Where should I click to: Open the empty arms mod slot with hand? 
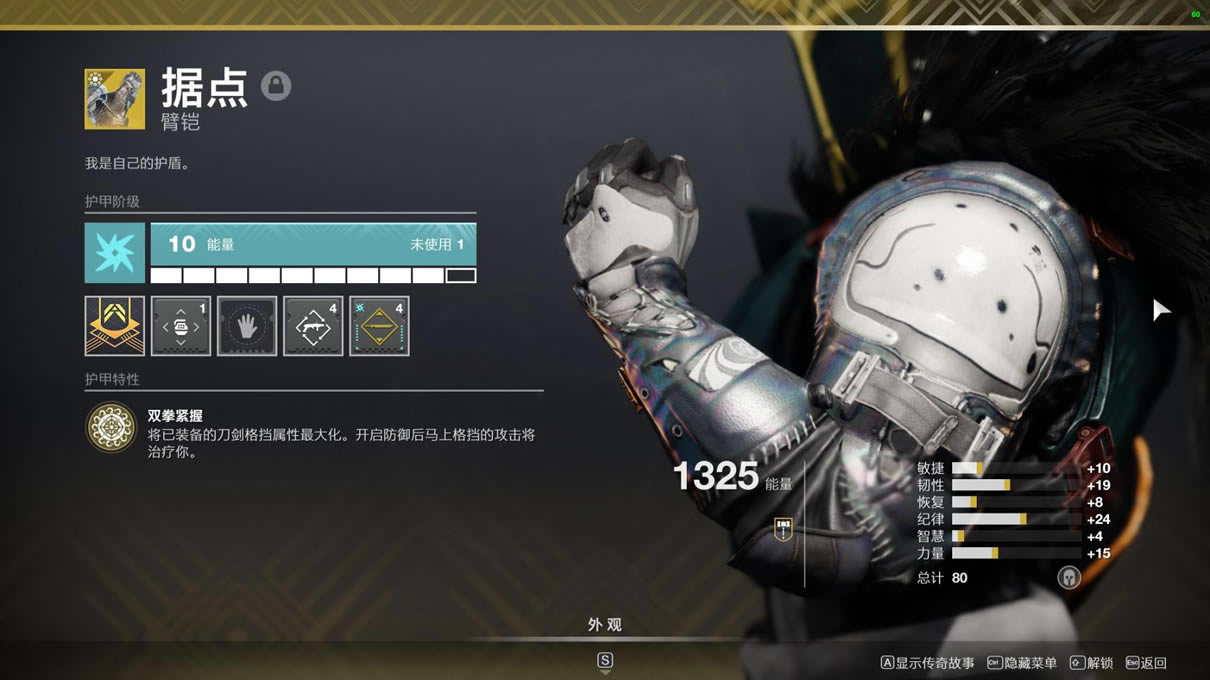point(247,325)
